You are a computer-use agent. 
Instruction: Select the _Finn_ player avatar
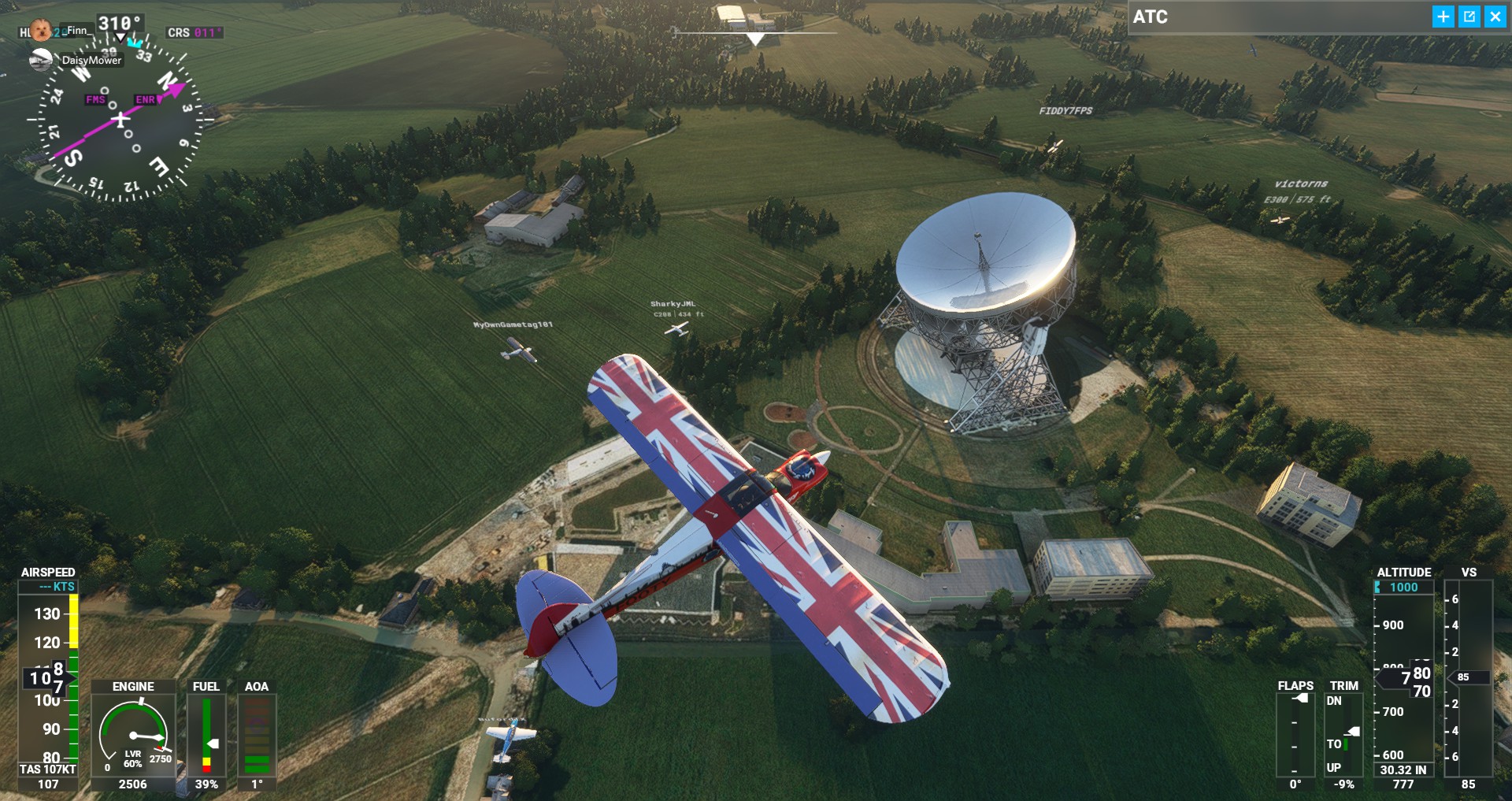click(41, 31)
